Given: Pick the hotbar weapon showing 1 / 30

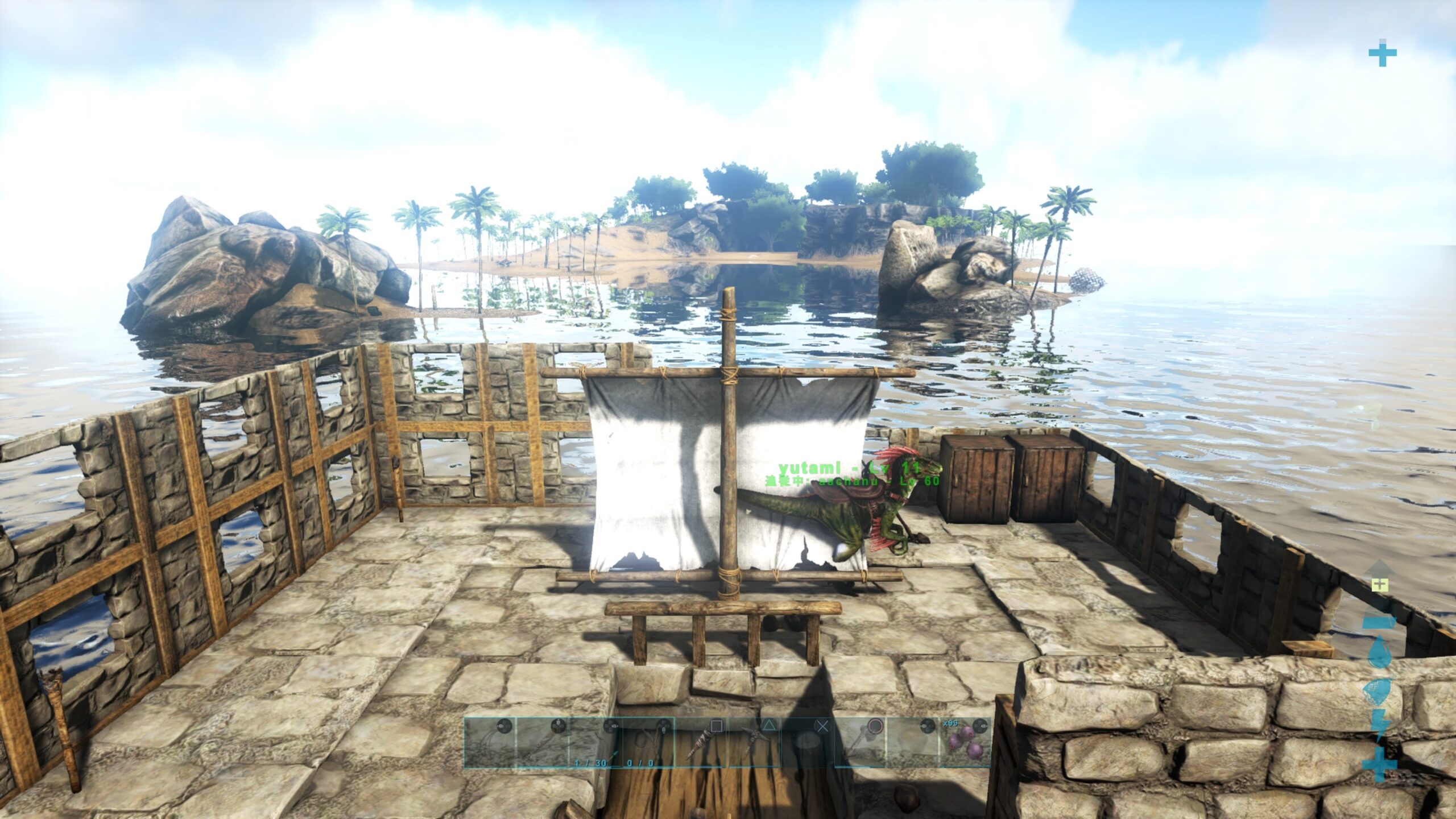Looking at the screenshot, I should click(593, 742).
